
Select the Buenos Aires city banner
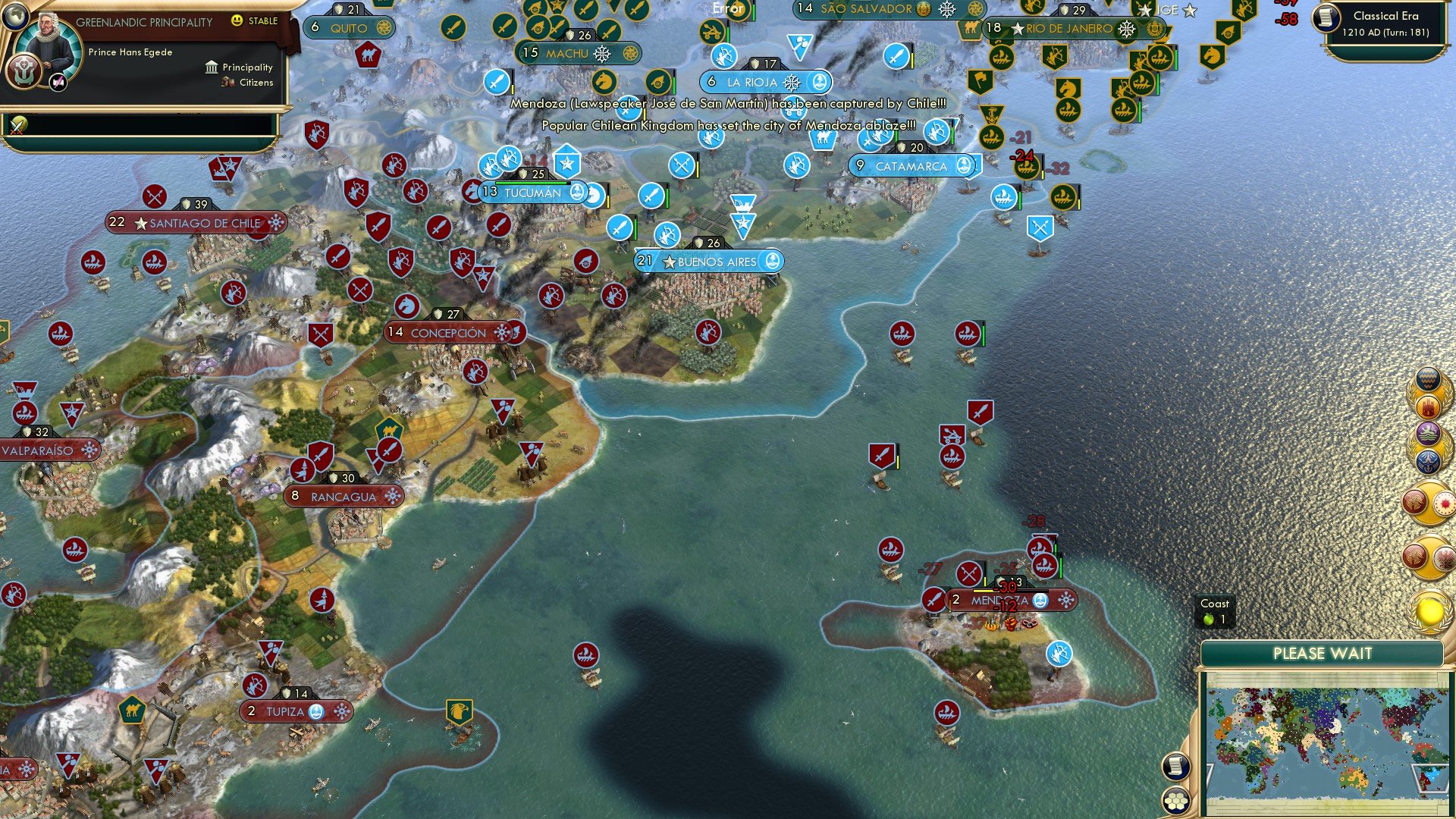point(709,261)
